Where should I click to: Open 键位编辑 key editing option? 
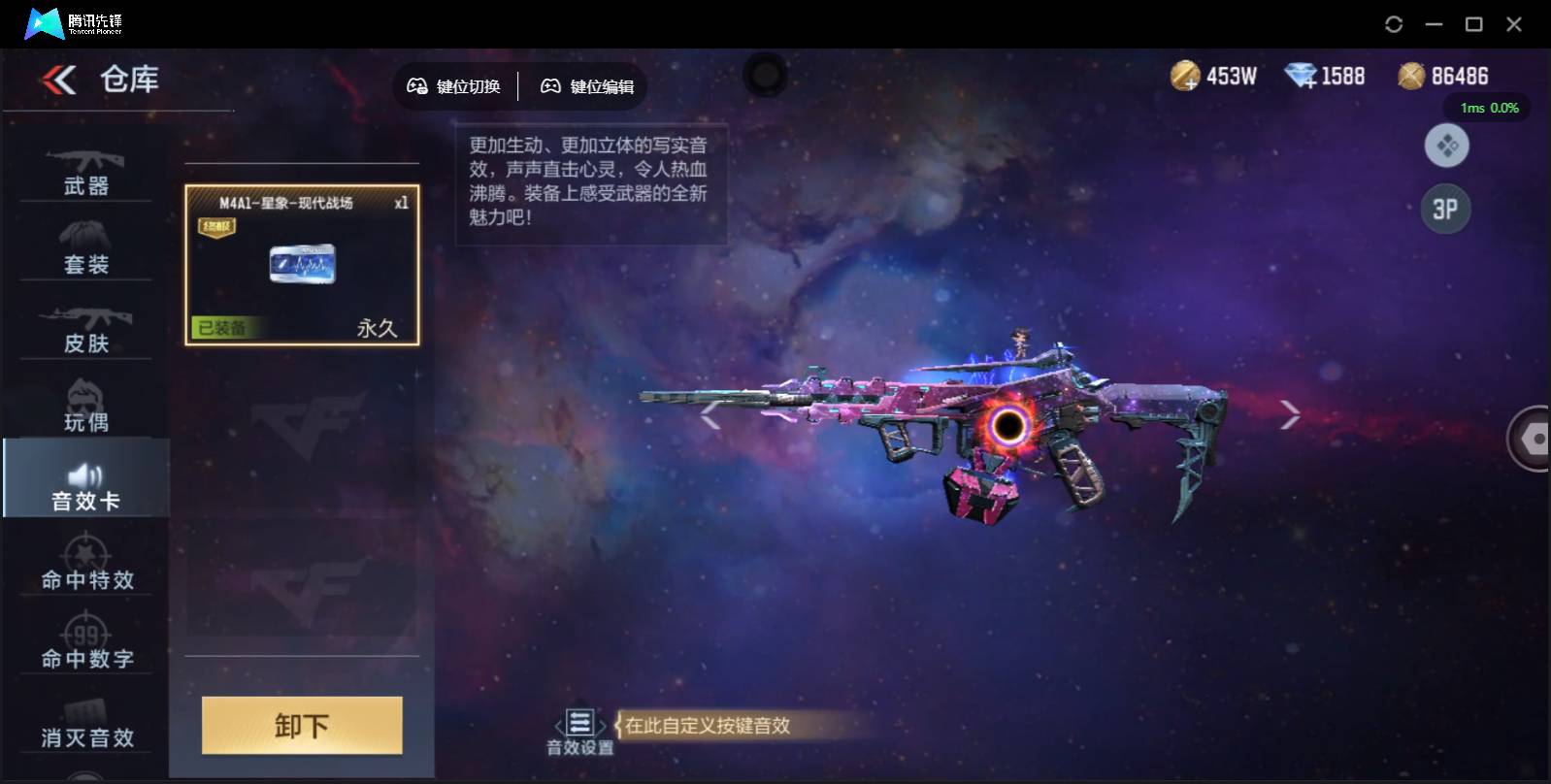pos(584,86)
